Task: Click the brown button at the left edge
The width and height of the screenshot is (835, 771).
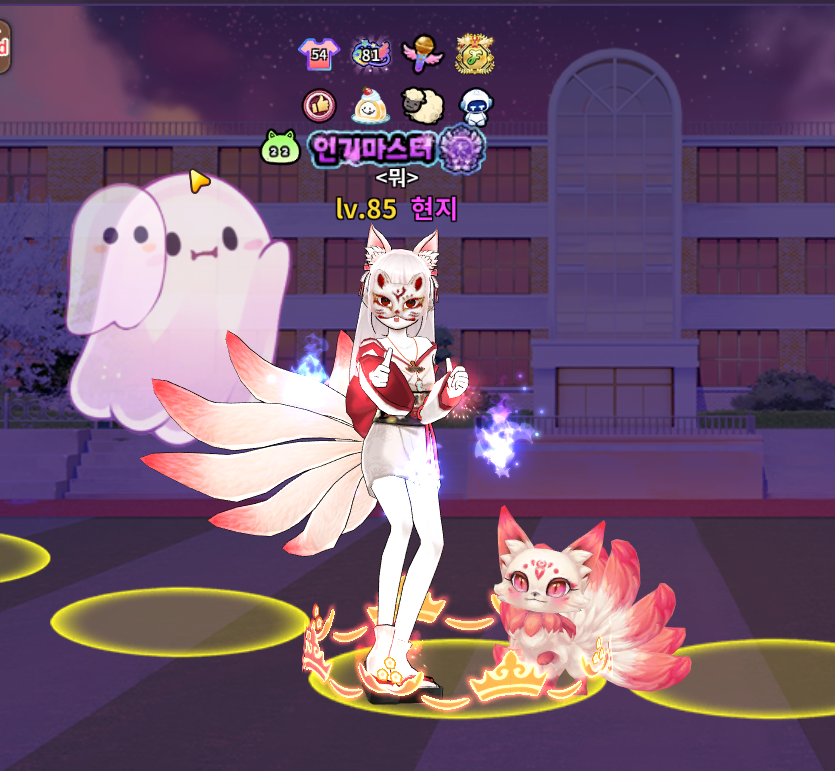Action: coord(4,47)
